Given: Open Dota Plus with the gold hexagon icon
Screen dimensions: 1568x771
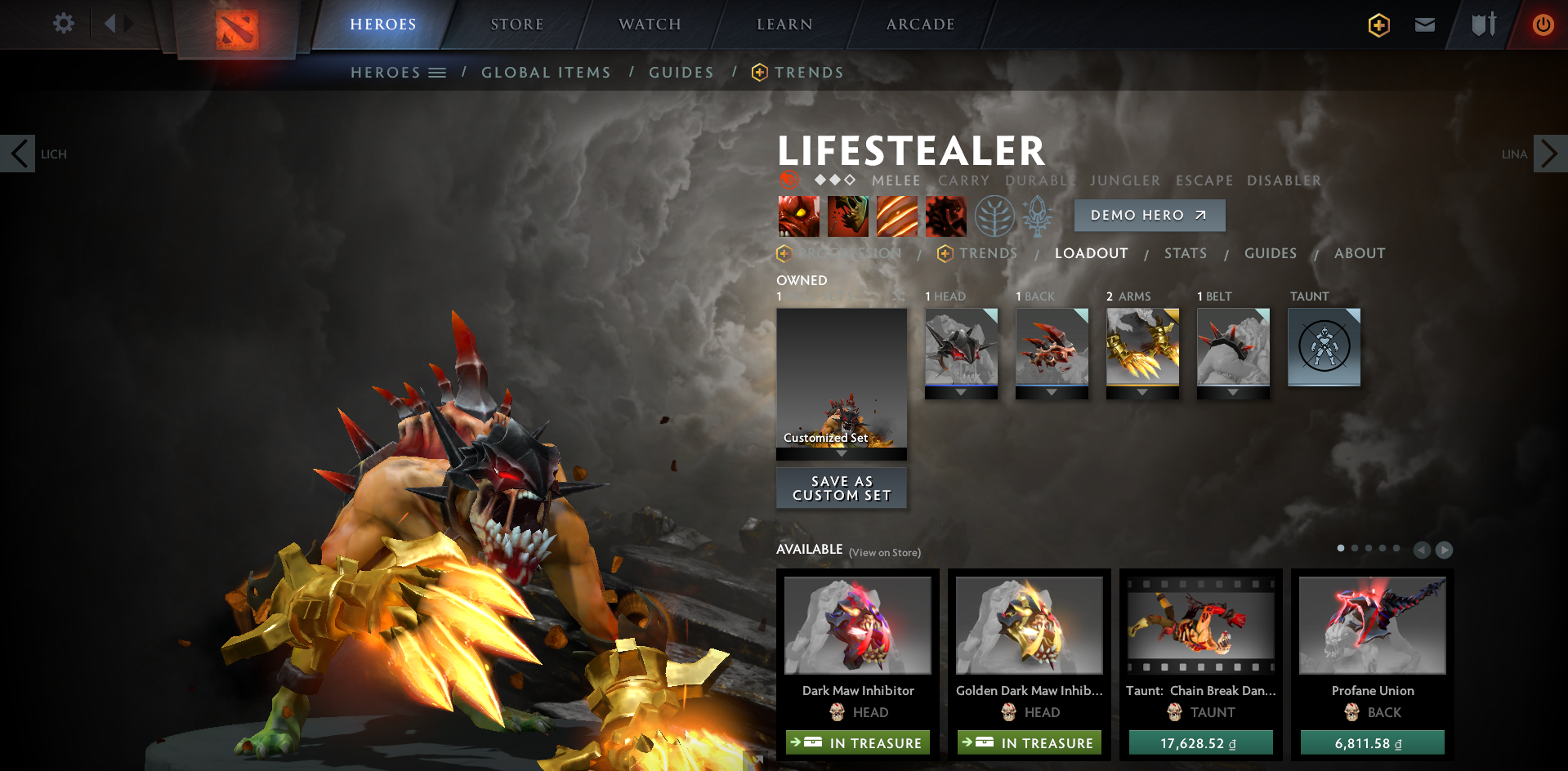Looking at the screenshot, I should [x=1378, y=25].
